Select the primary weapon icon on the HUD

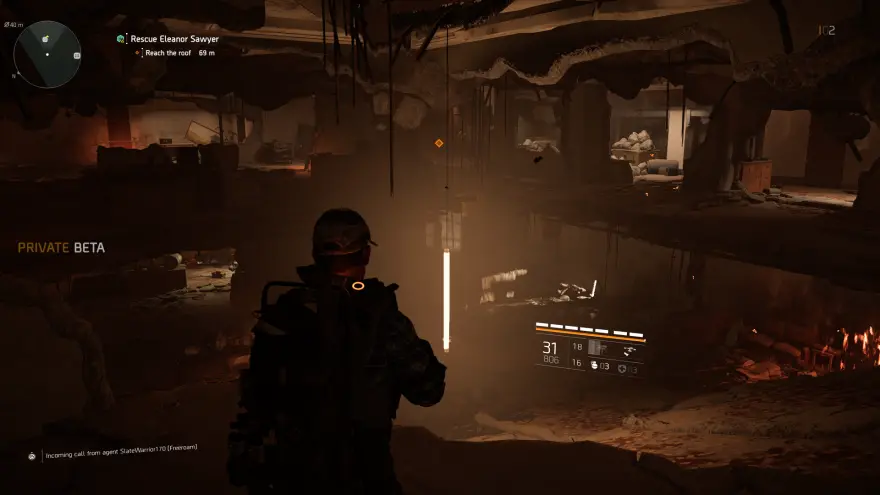[597, 347]
